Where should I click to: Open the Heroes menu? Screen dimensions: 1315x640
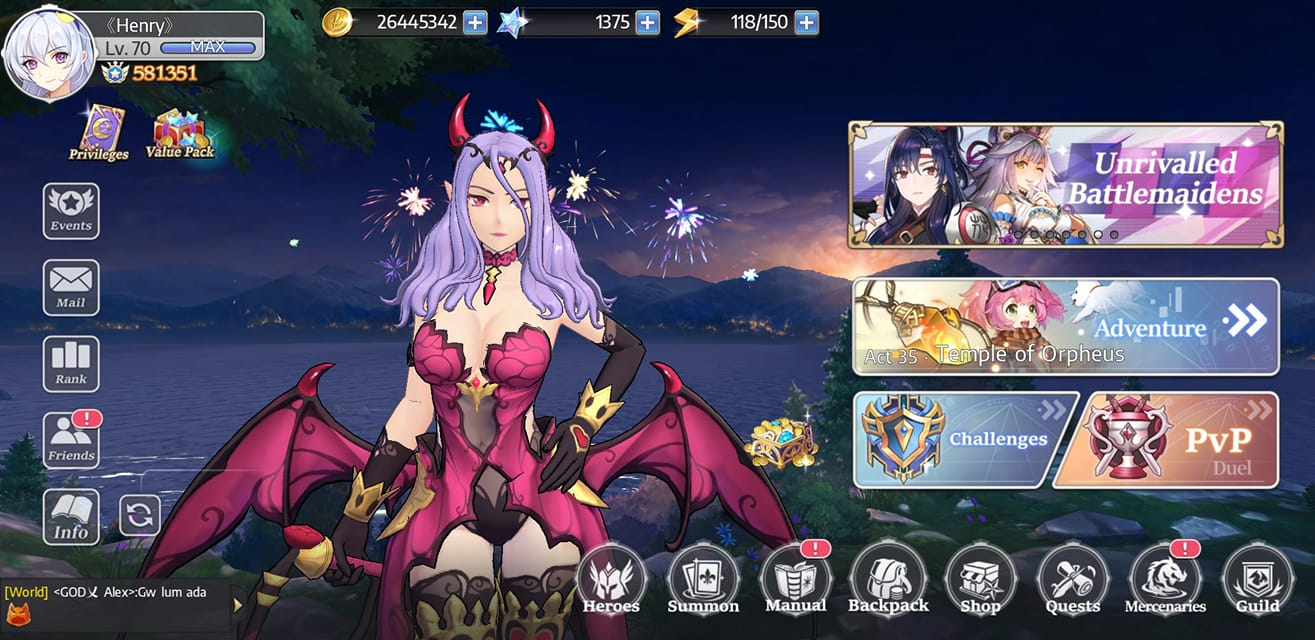coord(611,581)
